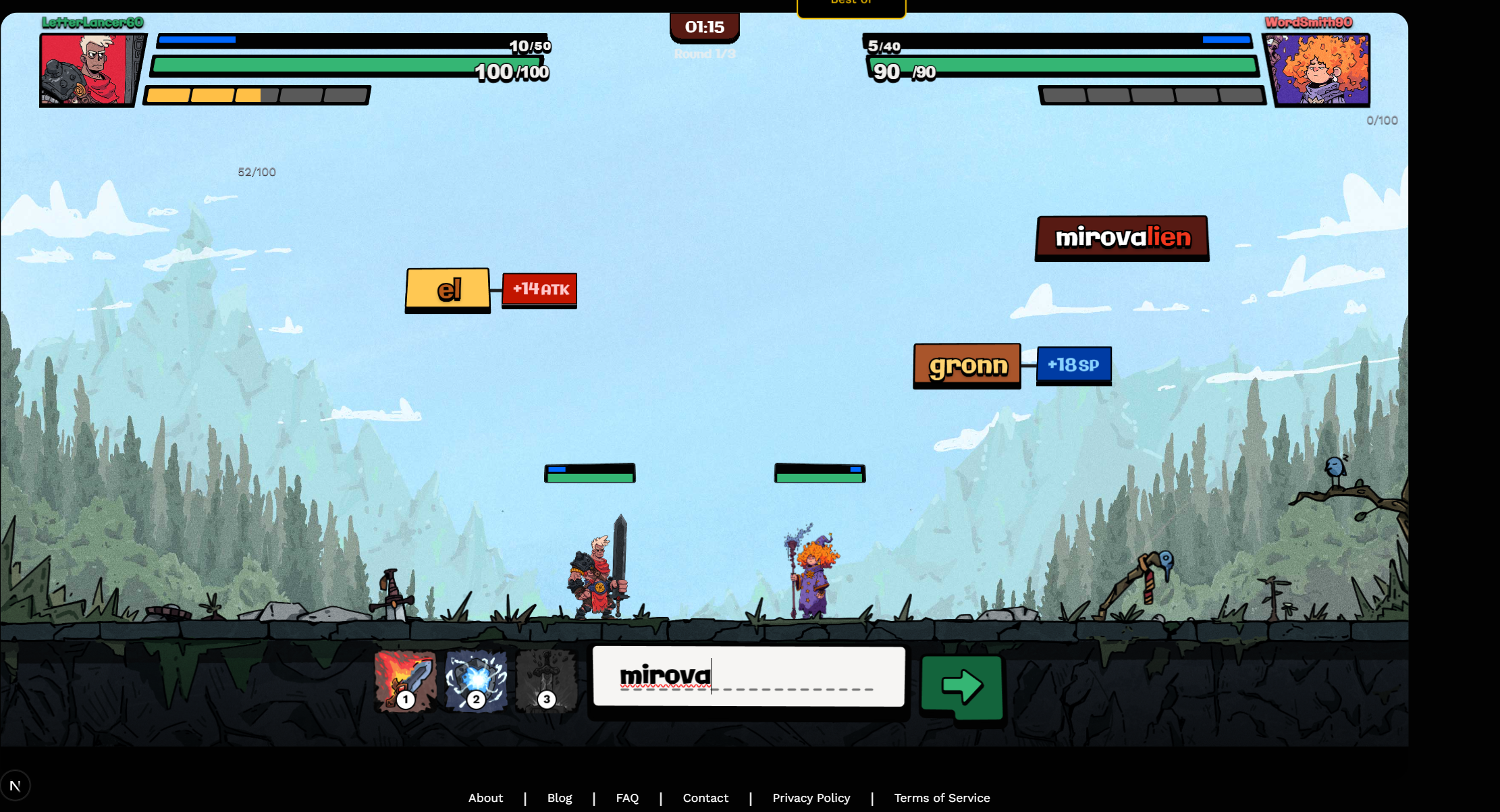
Task: Open the Contact page
Action: pyautogui.click(x=705, y=798)
